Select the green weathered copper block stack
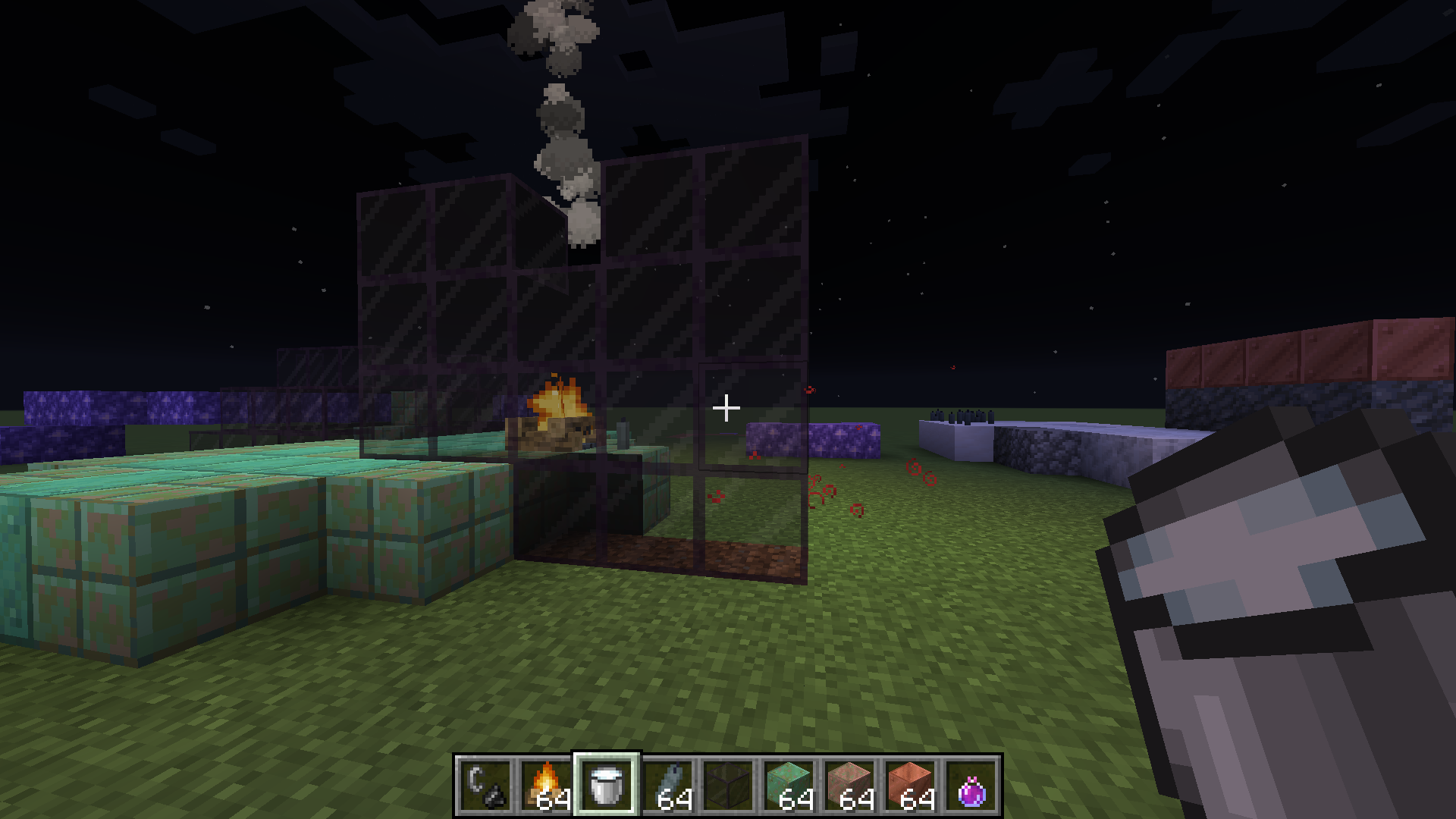 click(789, 786)
